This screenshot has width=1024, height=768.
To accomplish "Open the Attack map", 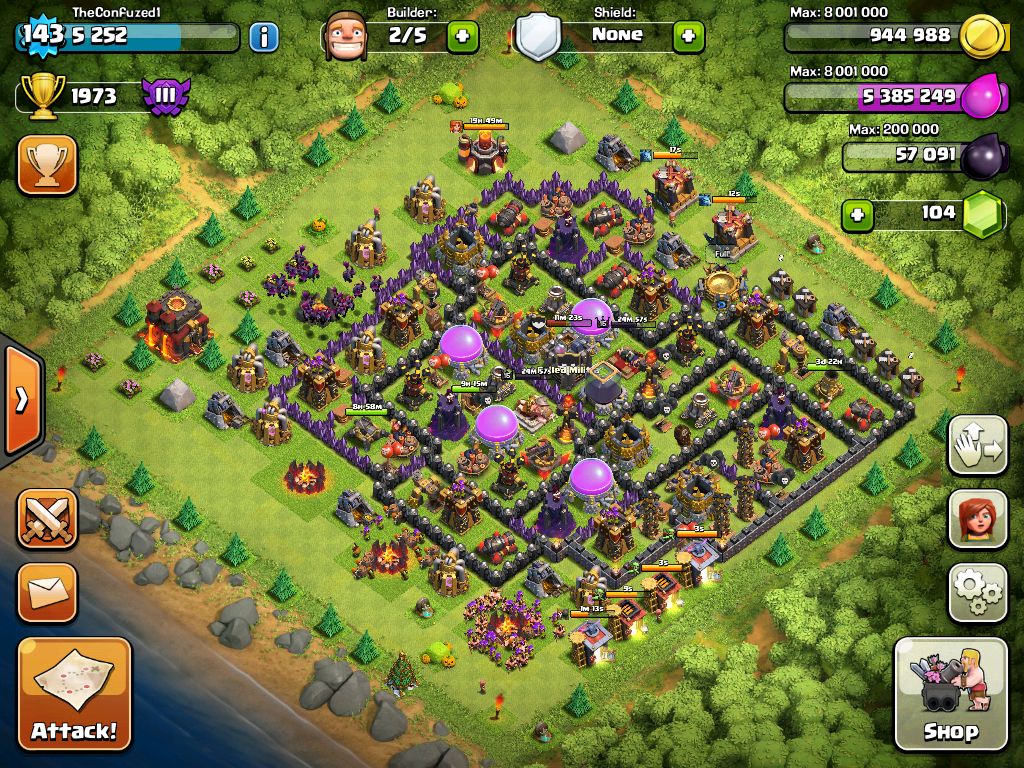I will [x=74, y=694].
